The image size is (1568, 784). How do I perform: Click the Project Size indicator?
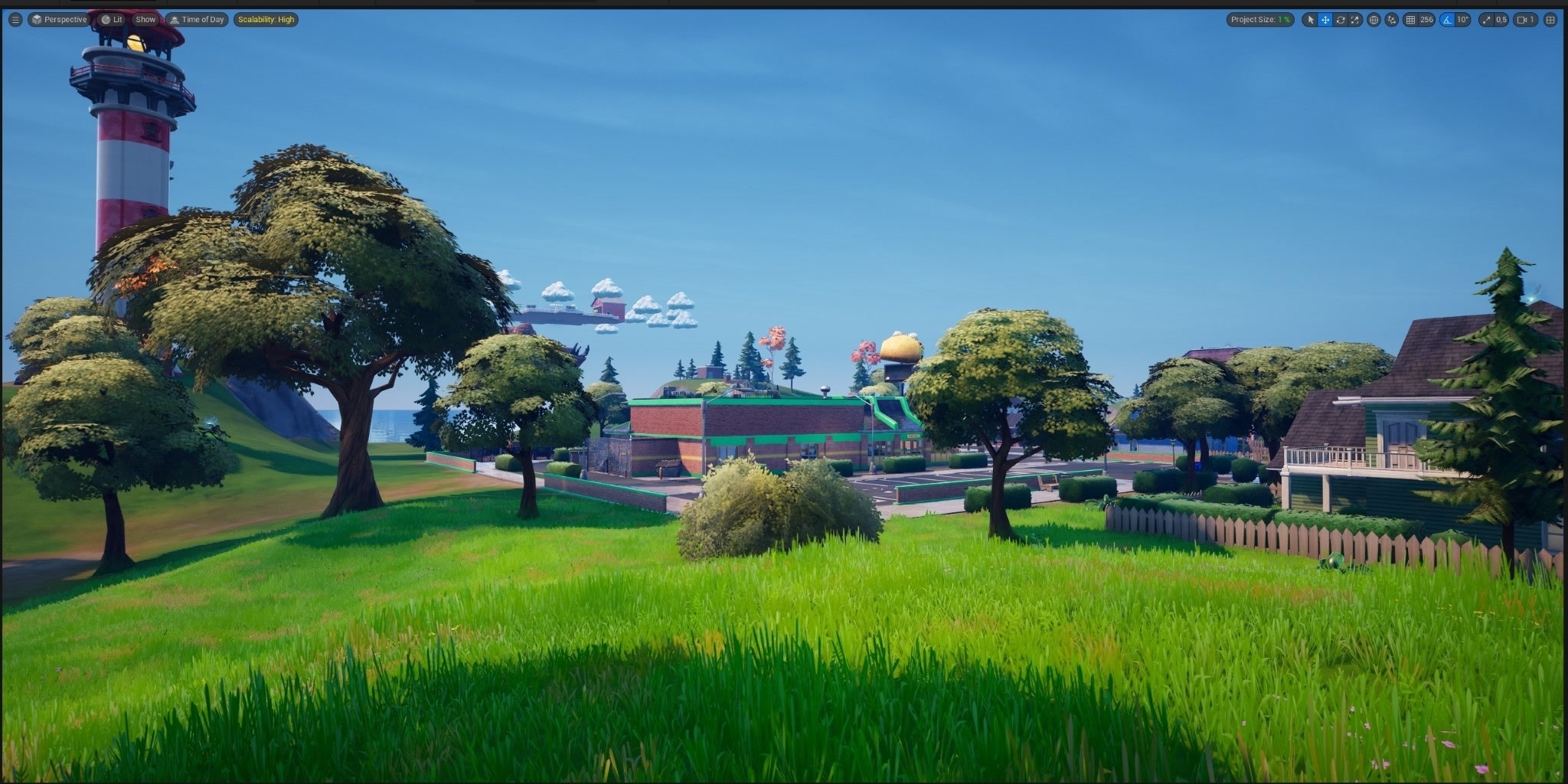pos(1259,19)
